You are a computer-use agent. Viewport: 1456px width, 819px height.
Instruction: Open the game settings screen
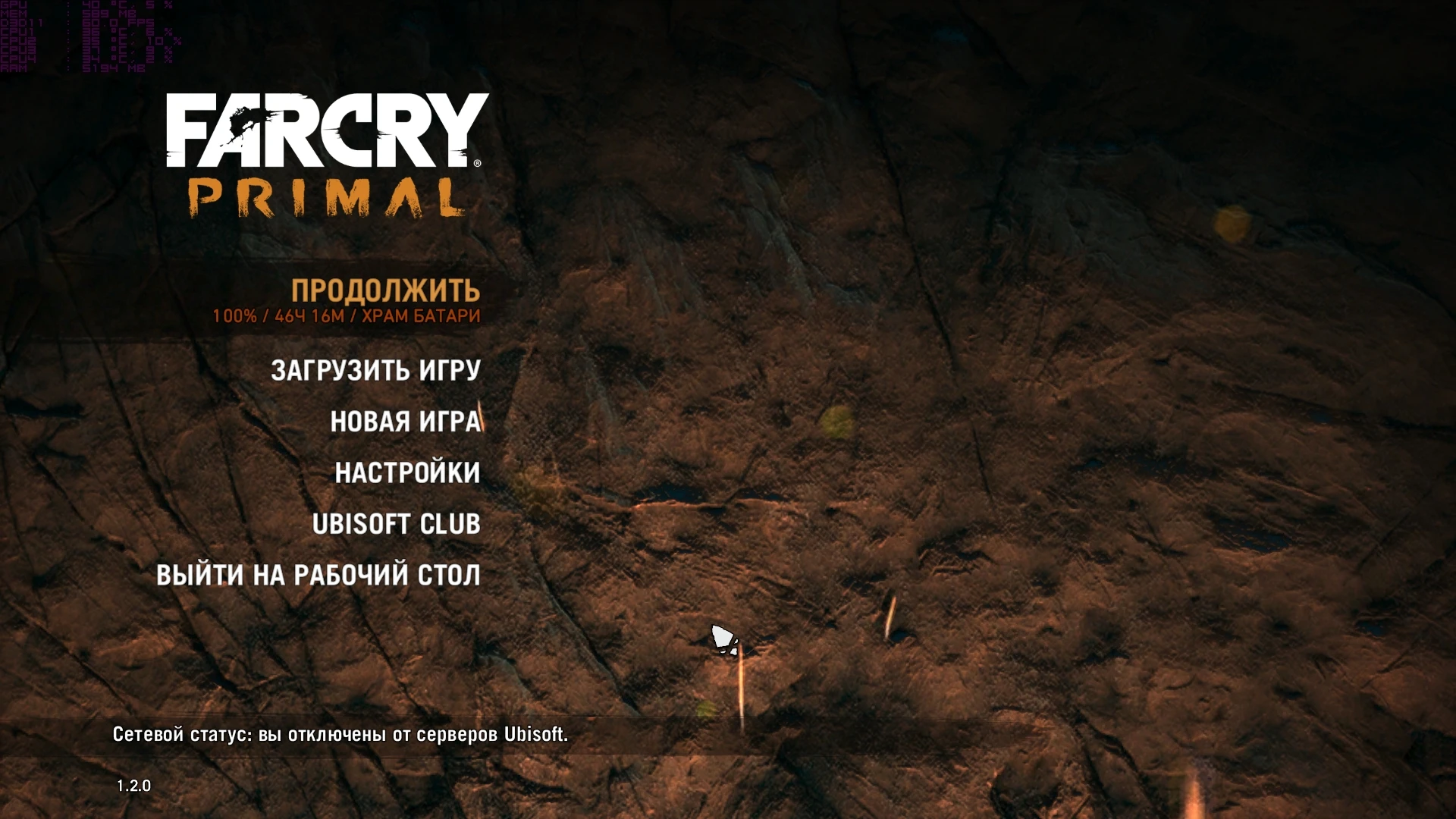[406, 472]
